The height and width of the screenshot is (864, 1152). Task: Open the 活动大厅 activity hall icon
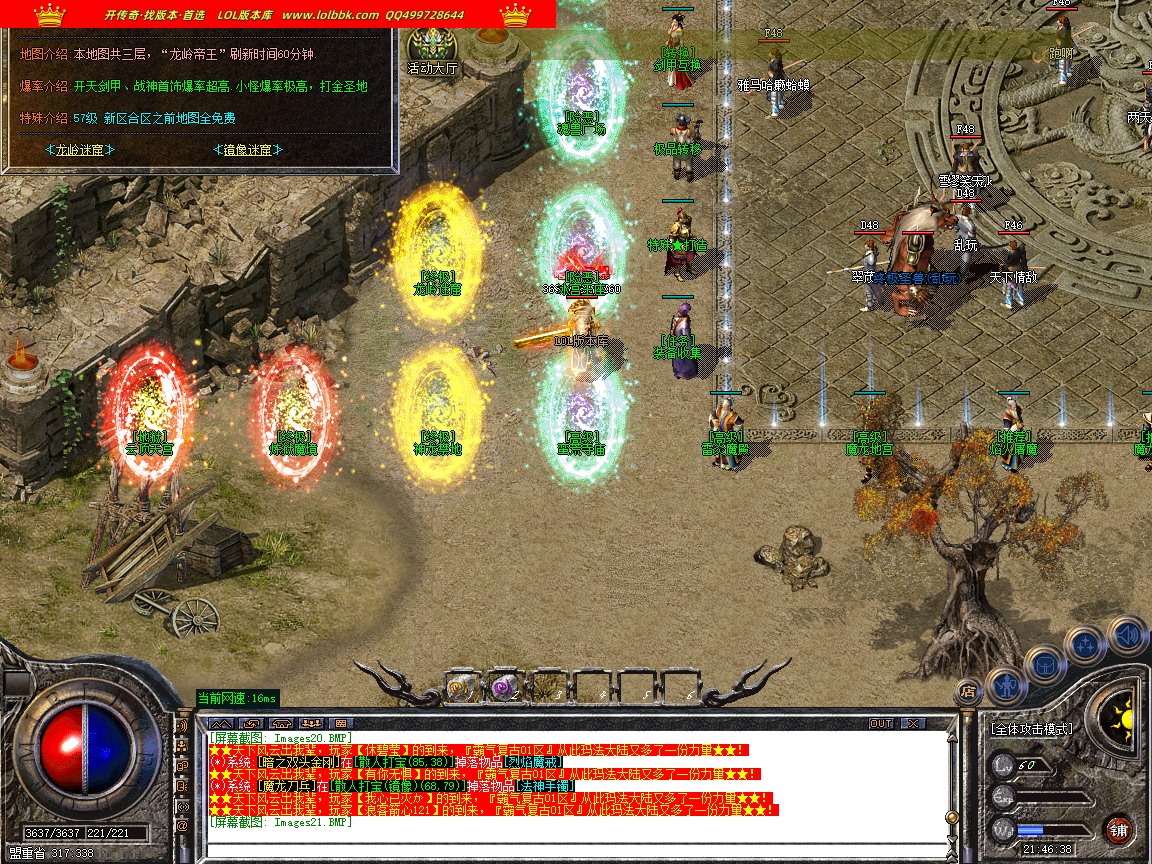coord(432,50)
